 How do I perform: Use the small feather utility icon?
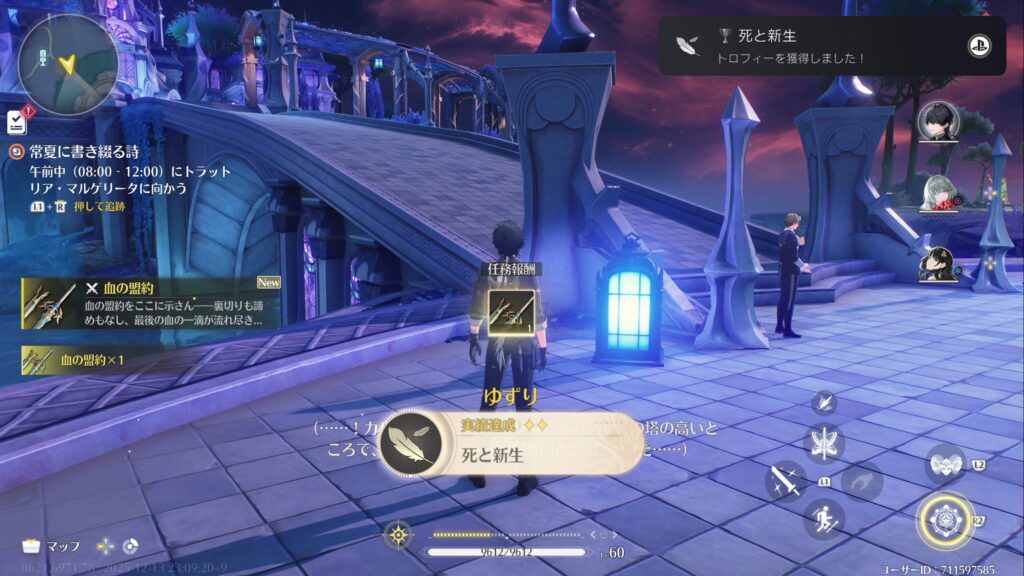coord(825,403)
